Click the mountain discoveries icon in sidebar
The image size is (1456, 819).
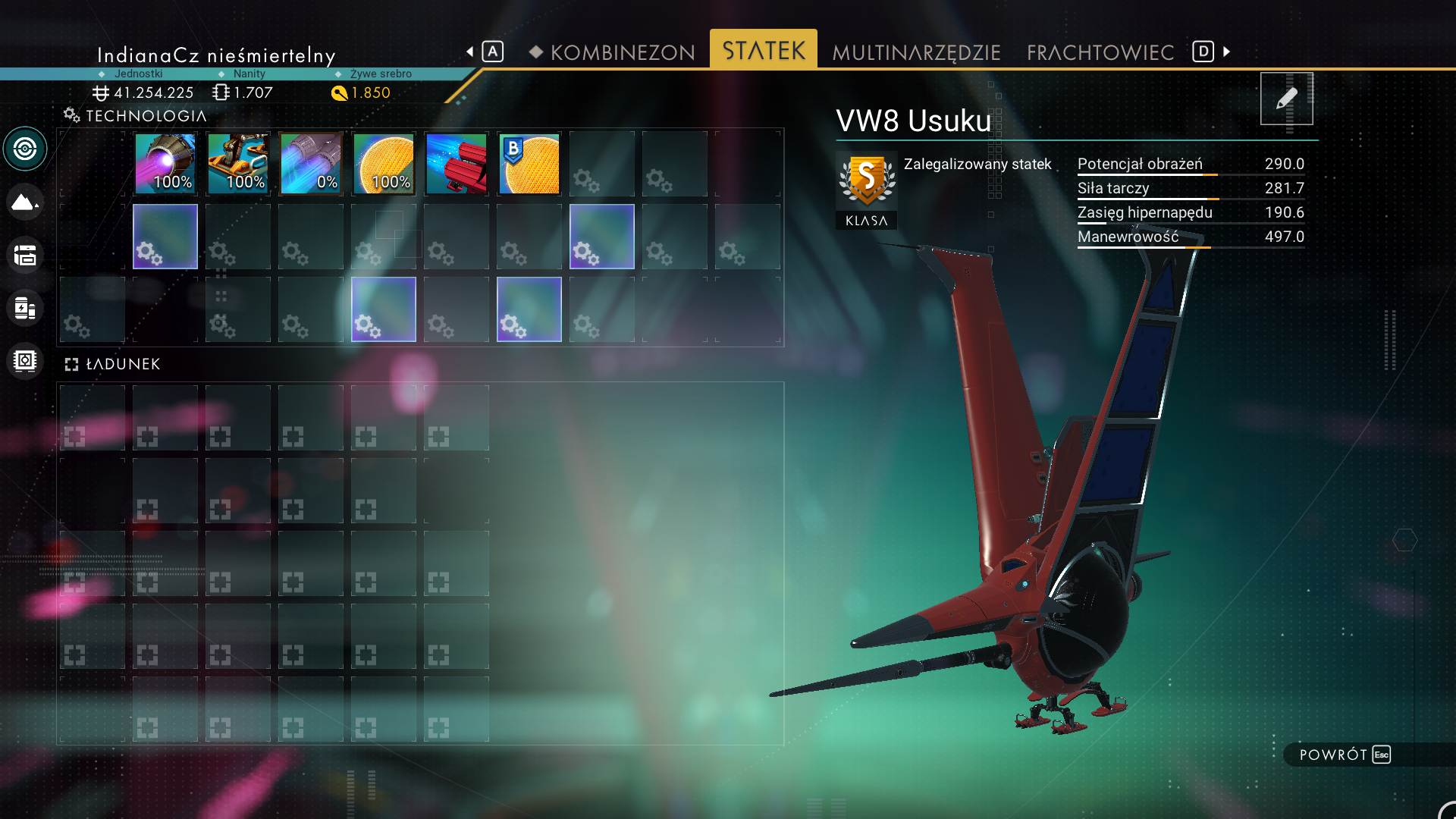tap(25, 202)
